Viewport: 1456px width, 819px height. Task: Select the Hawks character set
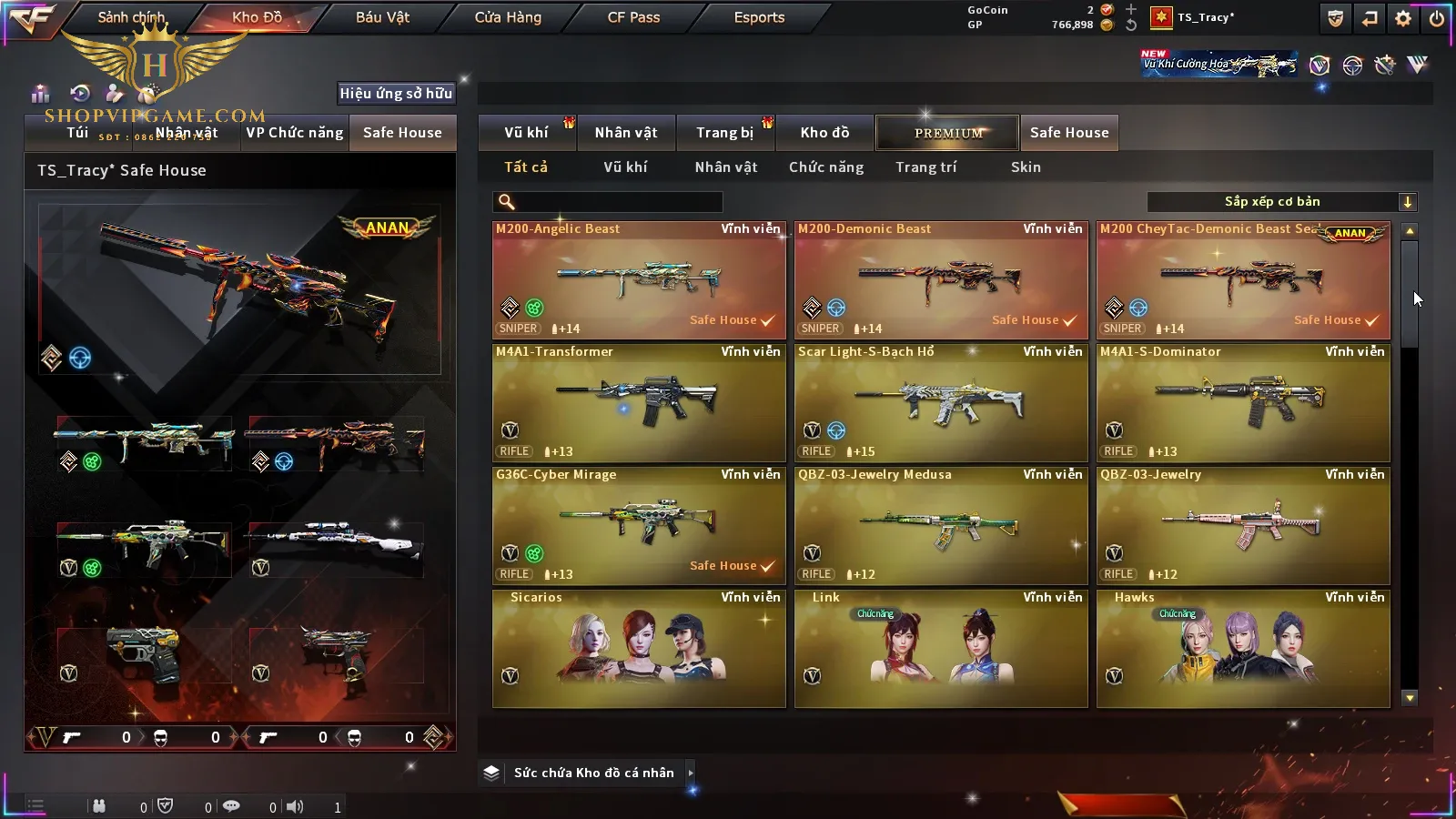click(x=1243, y=649)
